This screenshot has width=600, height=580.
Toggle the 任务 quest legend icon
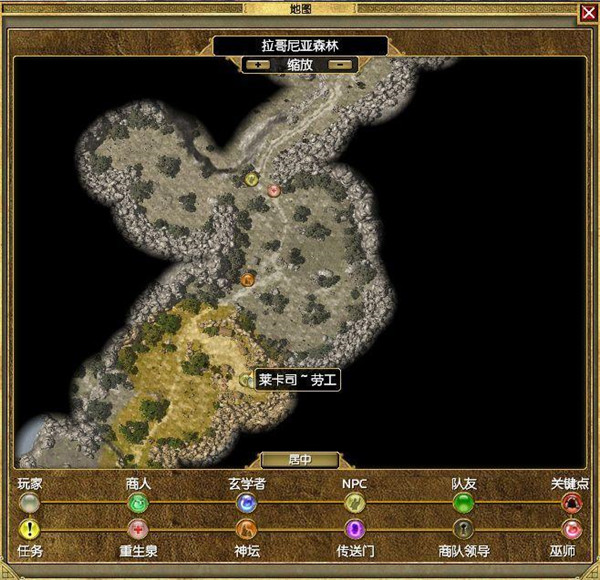click(x=30, y=529)
